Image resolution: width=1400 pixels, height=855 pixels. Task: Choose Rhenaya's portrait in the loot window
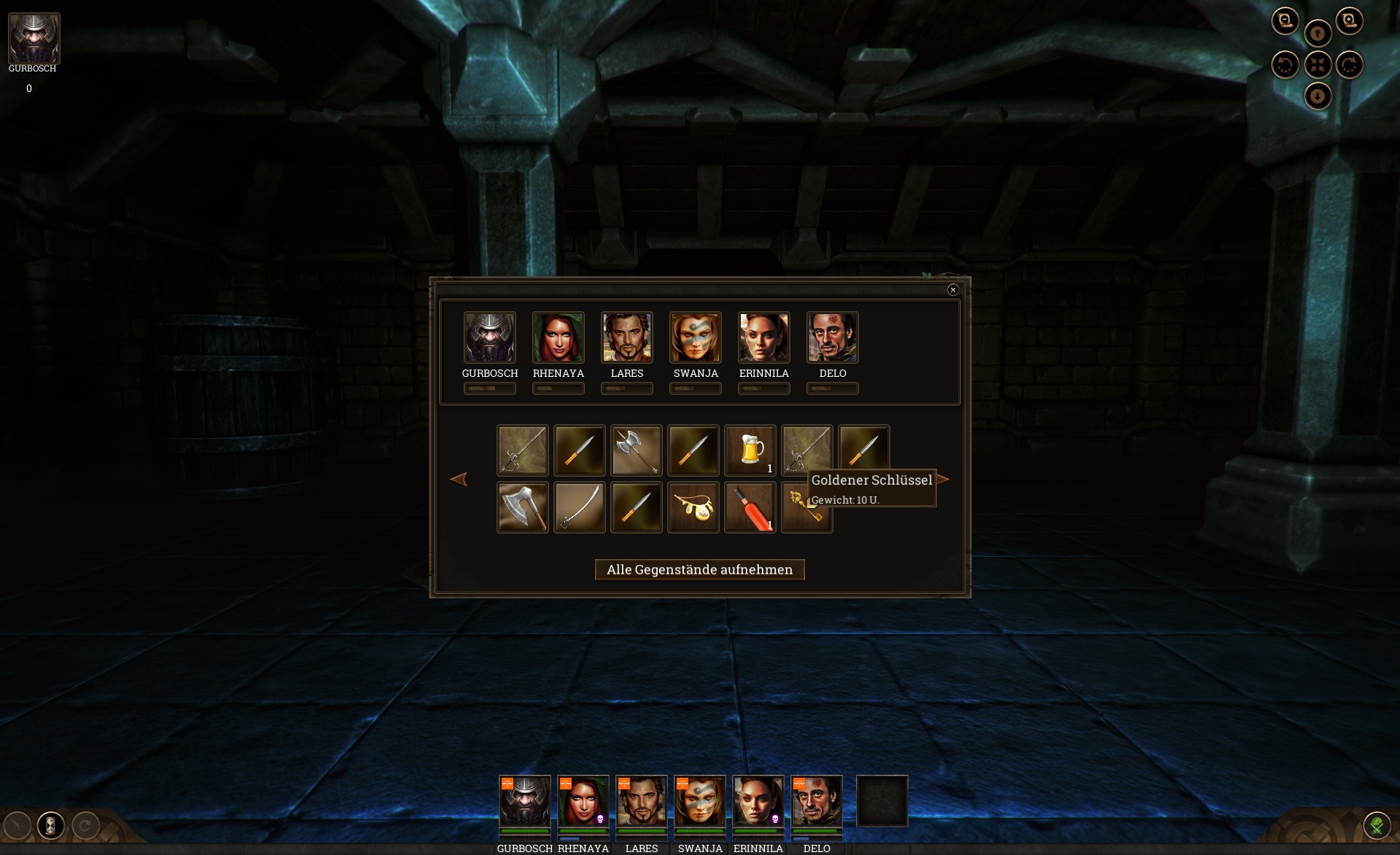point(558,337)
